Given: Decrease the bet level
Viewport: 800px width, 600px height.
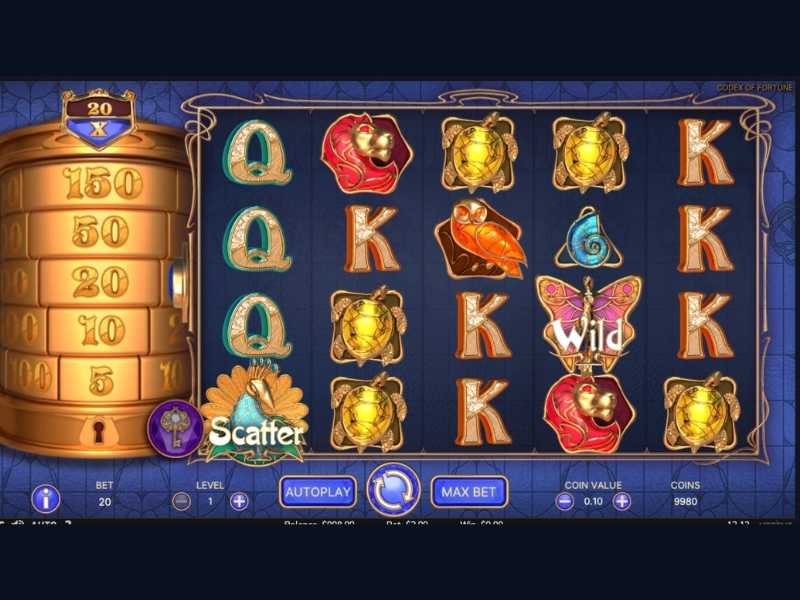Looking at the screenshot, I should pos(181,501).
